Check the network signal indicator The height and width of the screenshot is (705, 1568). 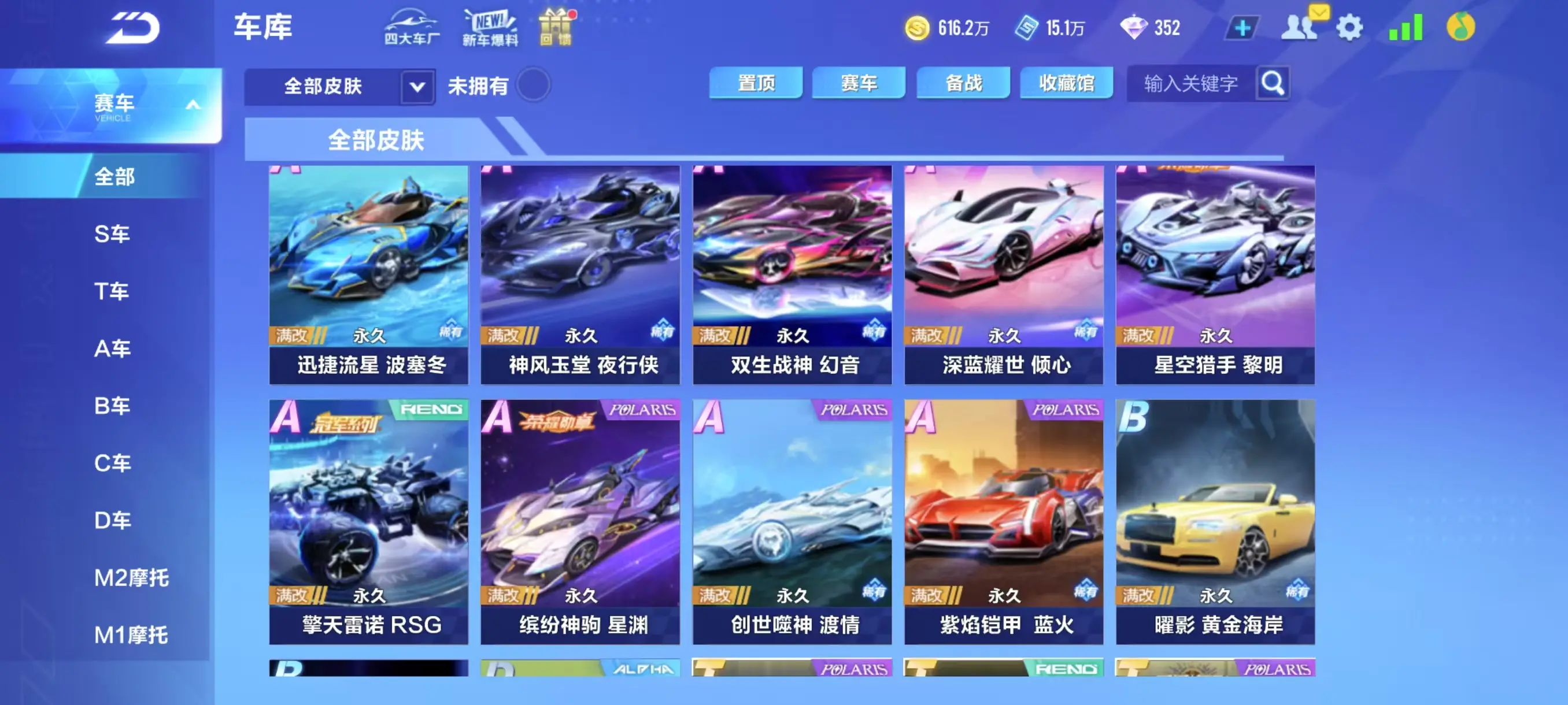[x=1406, y=27]
